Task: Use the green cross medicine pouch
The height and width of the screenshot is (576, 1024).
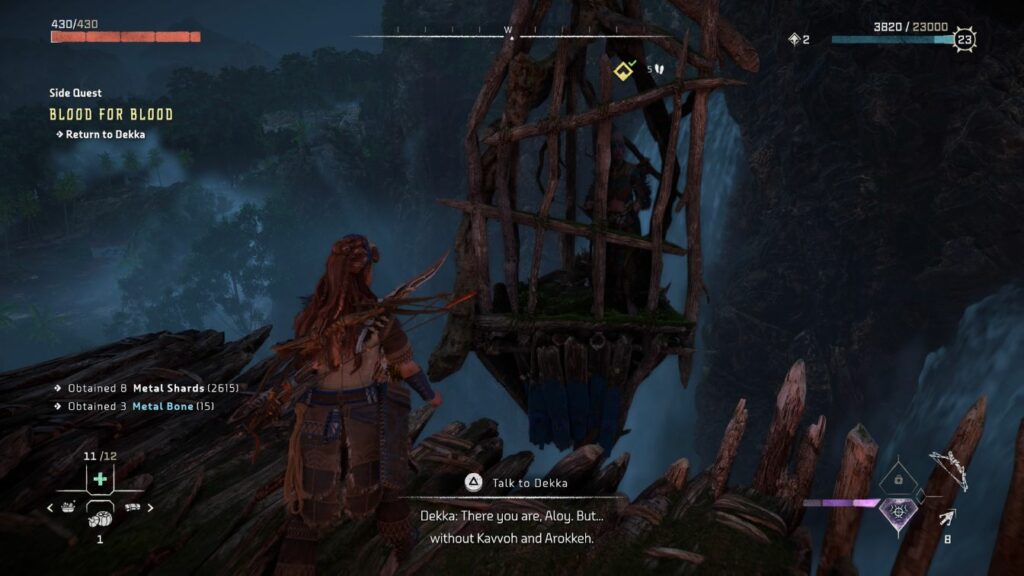Action: (100, 480)
